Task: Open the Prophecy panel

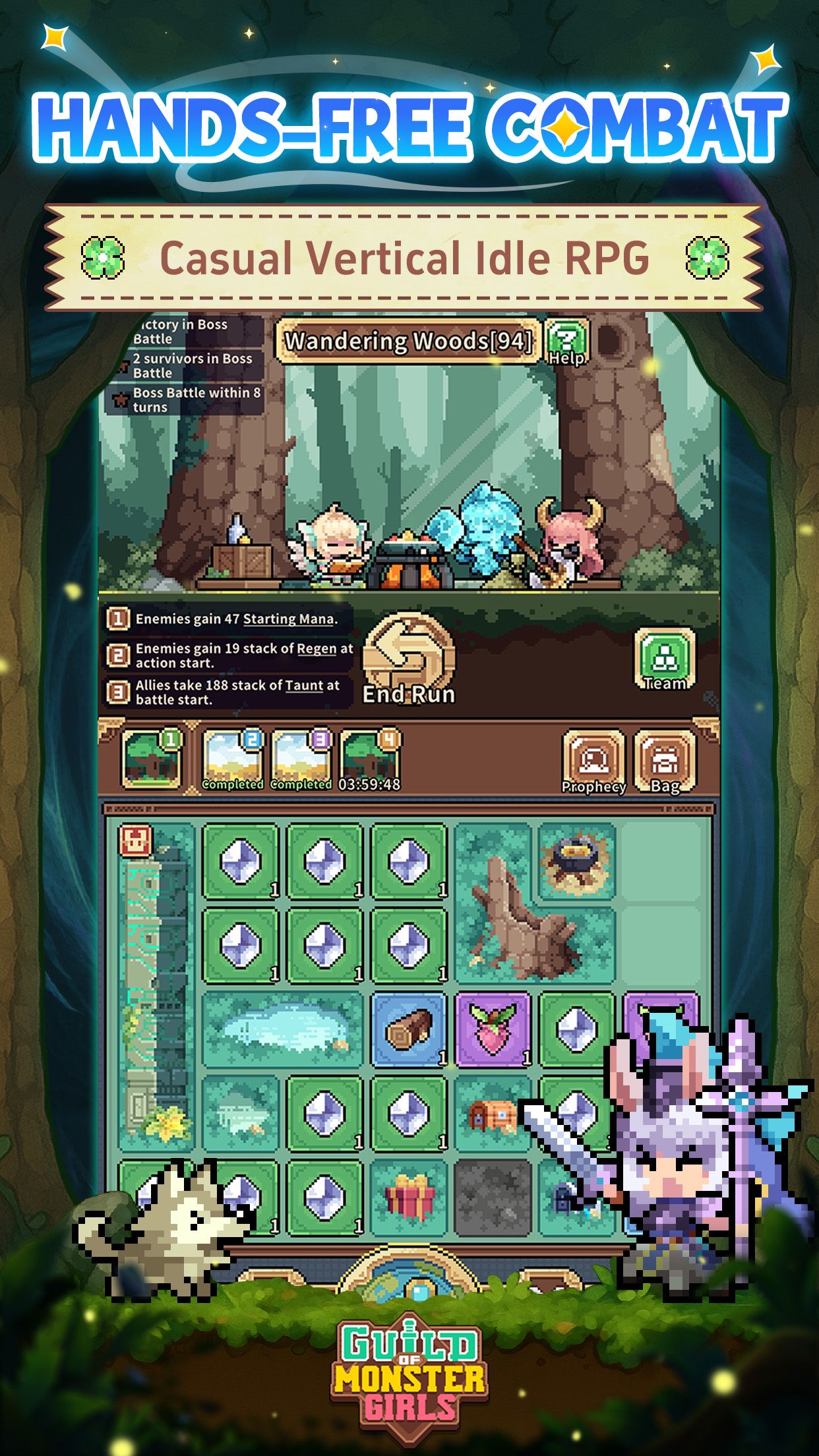Action: click(593, 762)
